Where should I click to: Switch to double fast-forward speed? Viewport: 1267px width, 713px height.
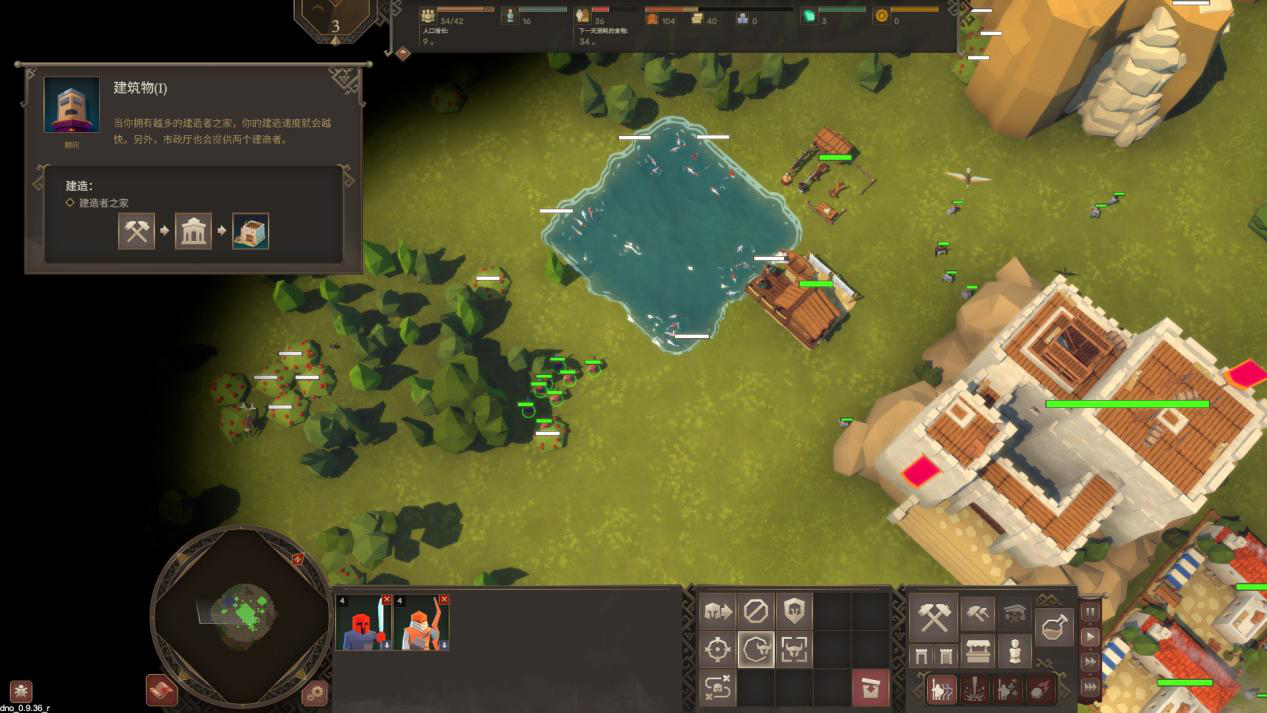click(x=1090, y=662)
